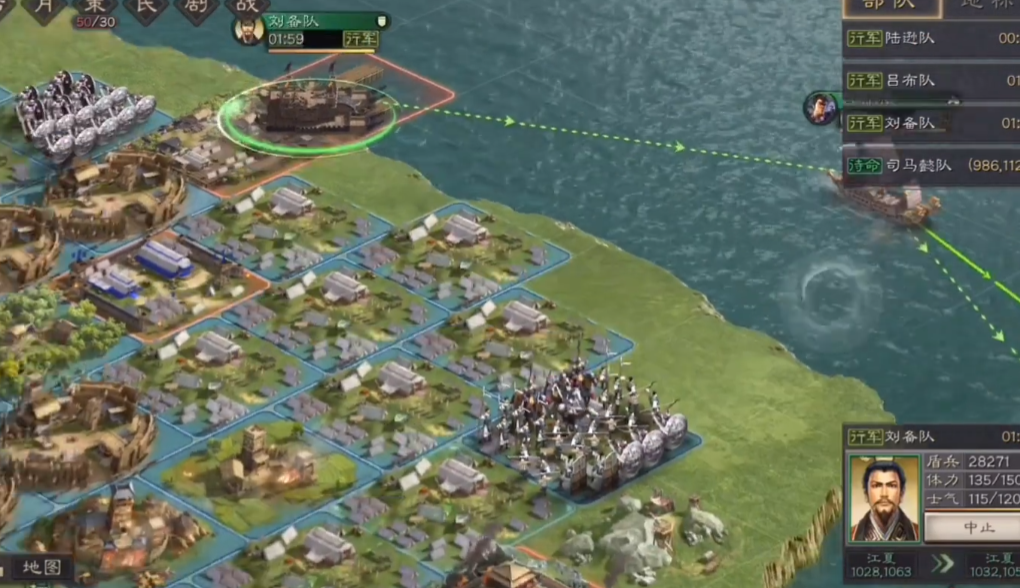Click the general portrait marker beside troop list
The image size is (1020, 588).
[822, 108]
